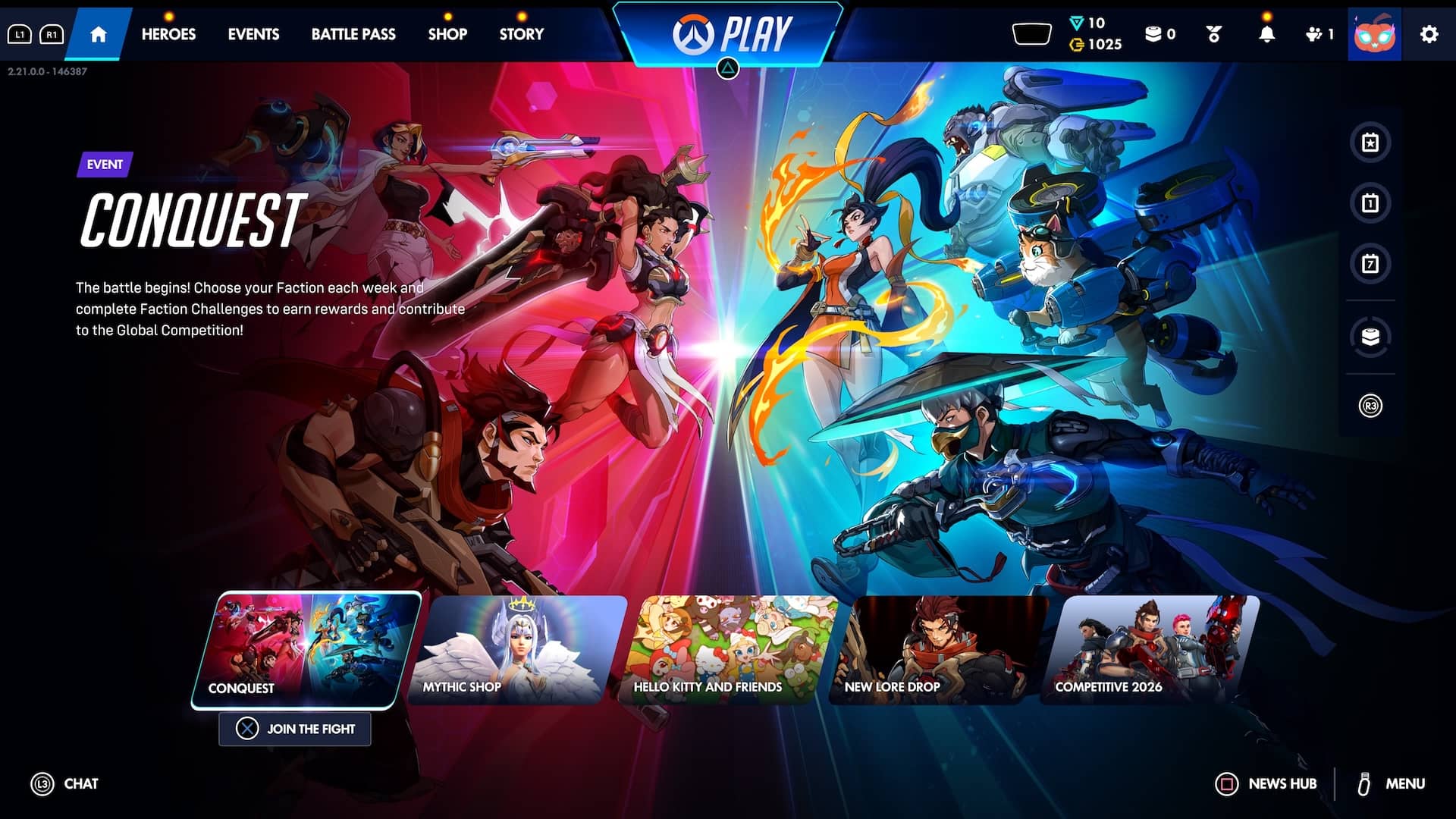Open the Chat panel
Viewport: 1456px width, 819px height.
coord(65,784)
